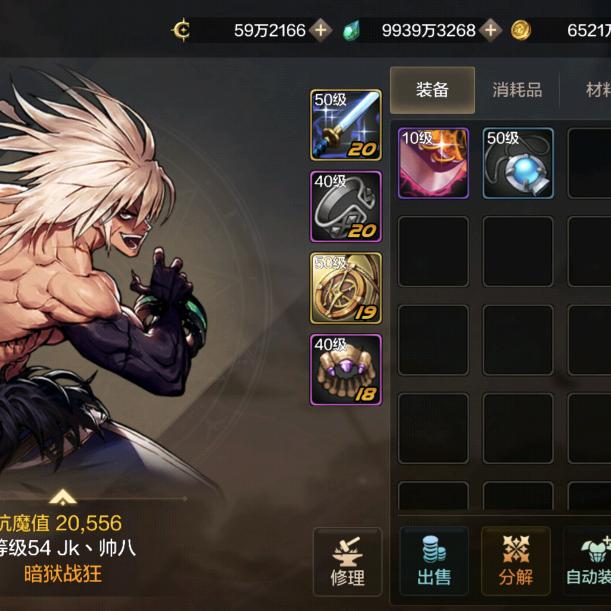Screen dimensions: 611x611
Task: Expand the character info arrow above 抗魔值
Action: [62, 497]
